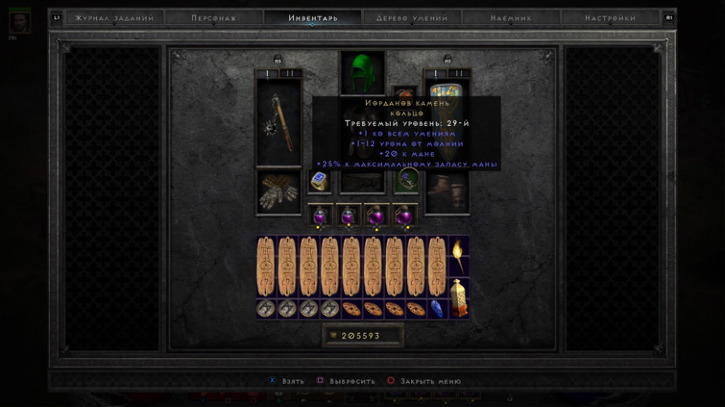This screenshot has width=725, height=407.
Task: Select the white cube item in inventory
Action: [458, 297]
